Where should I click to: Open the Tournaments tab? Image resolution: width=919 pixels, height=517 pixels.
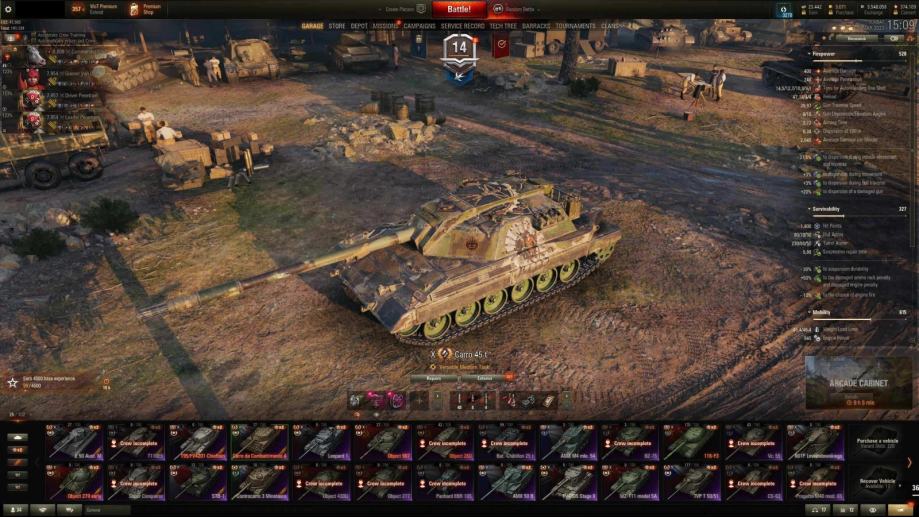pyautogui.click(x=575, y=26)
